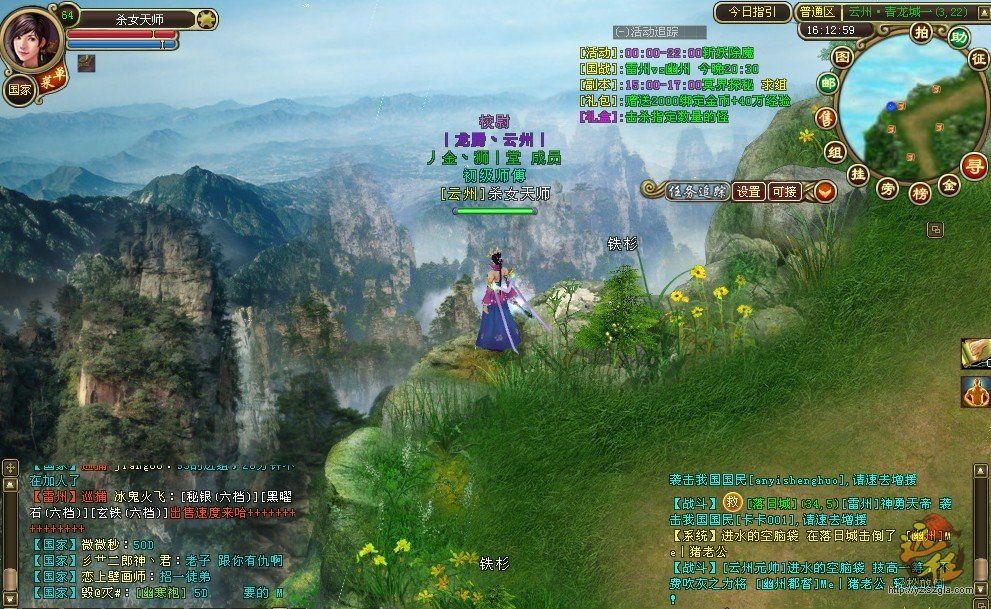Open the 金 gold button
The width and height of the screenshot is (991, 609).
[x=949, y=185]
